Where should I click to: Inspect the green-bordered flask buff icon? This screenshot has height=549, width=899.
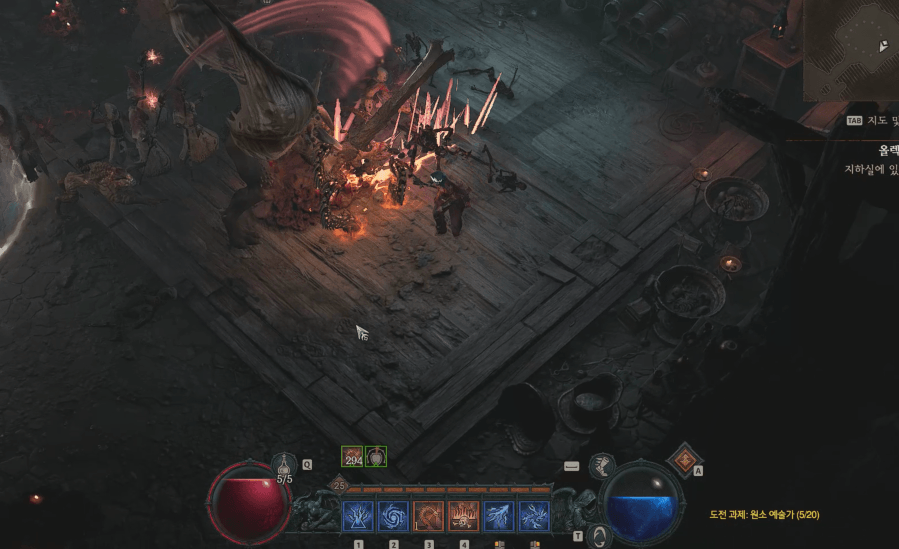376,457
